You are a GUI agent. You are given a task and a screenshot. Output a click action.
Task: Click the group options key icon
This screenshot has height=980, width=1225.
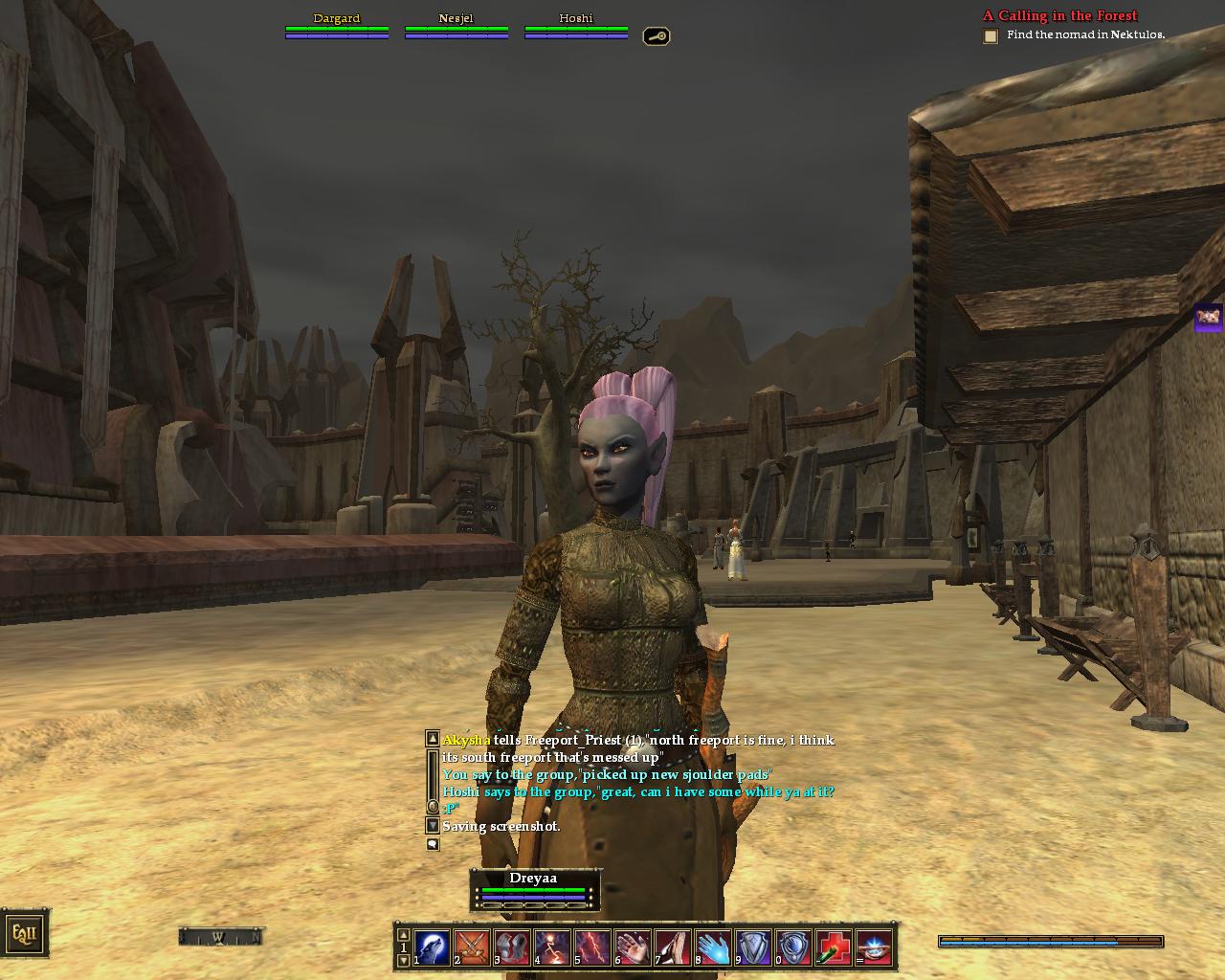[656, 36]
